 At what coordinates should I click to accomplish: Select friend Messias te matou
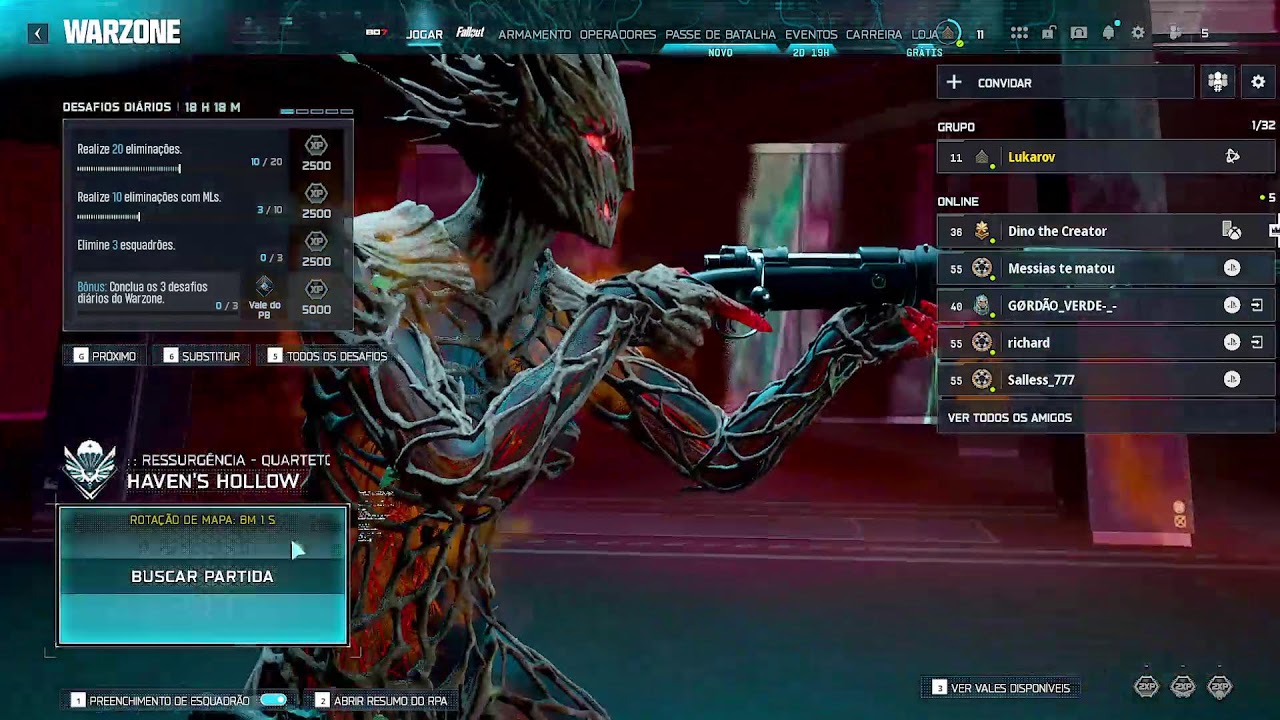pyautogui.click(x=1061, y=268)
